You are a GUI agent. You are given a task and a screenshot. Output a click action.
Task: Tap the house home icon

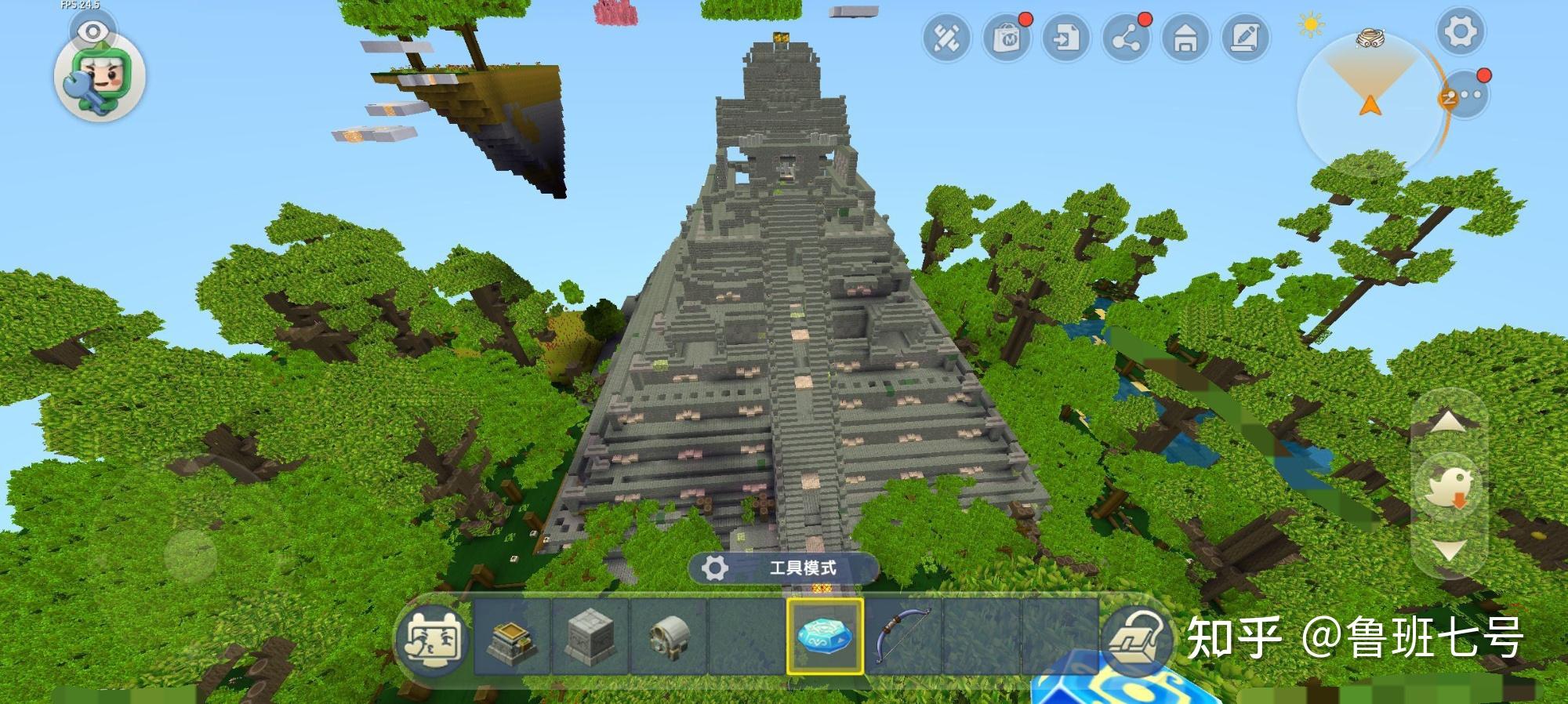point(1185,38)
